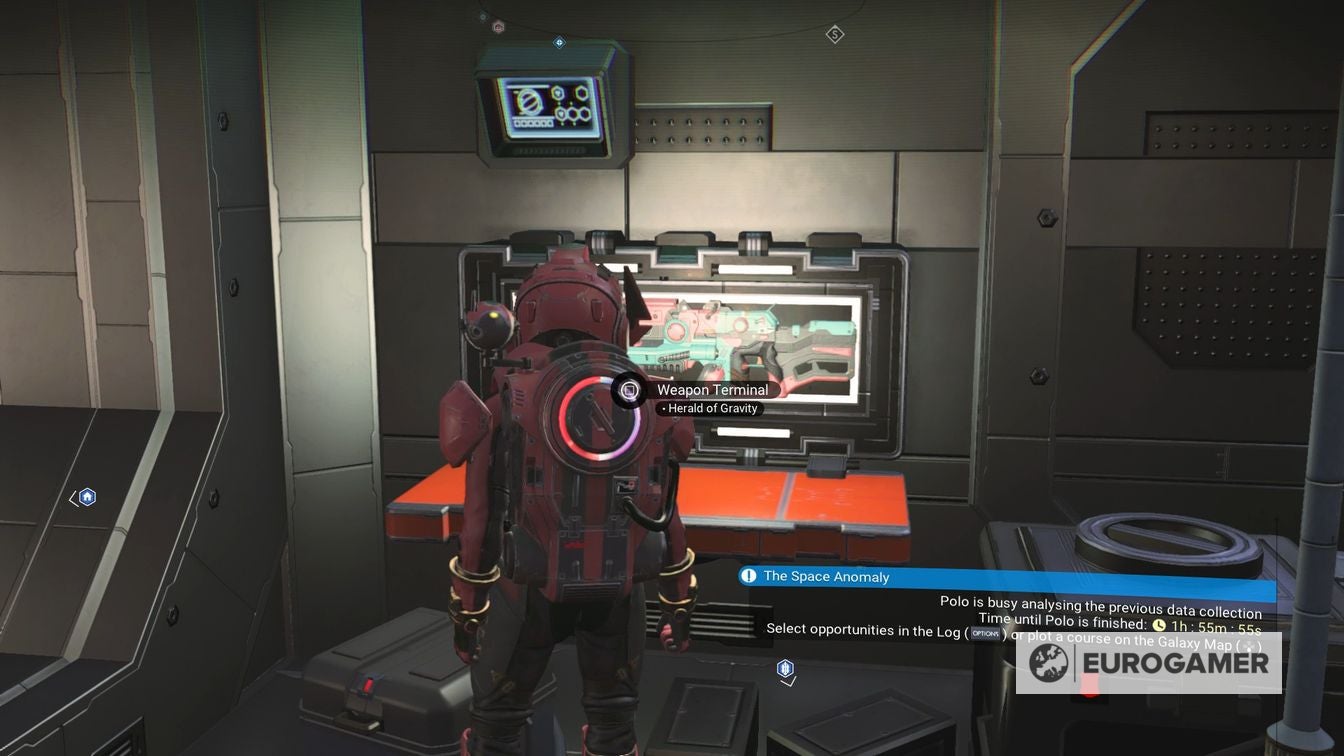Click the Herald of Gravity sub-label
The width and height of the screenshot is (1344, 756).
(712, 408)
